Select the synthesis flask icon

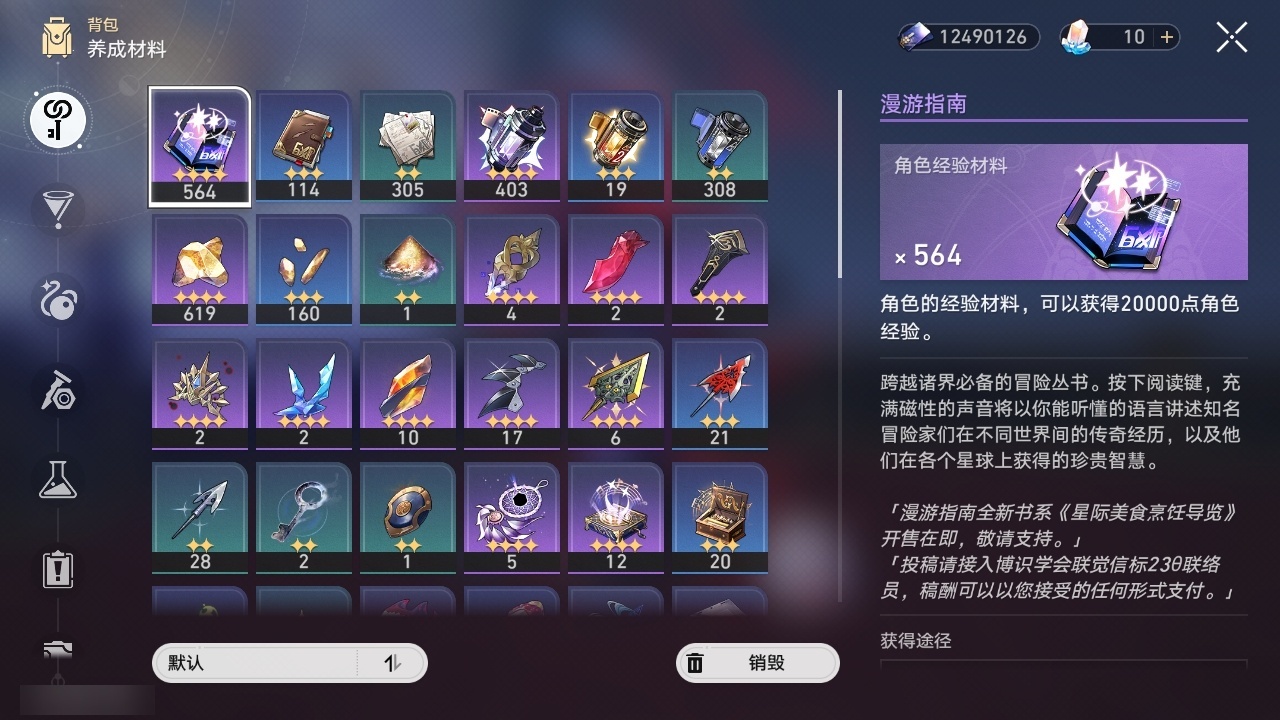pyautogui.click(x=57, y=479)
